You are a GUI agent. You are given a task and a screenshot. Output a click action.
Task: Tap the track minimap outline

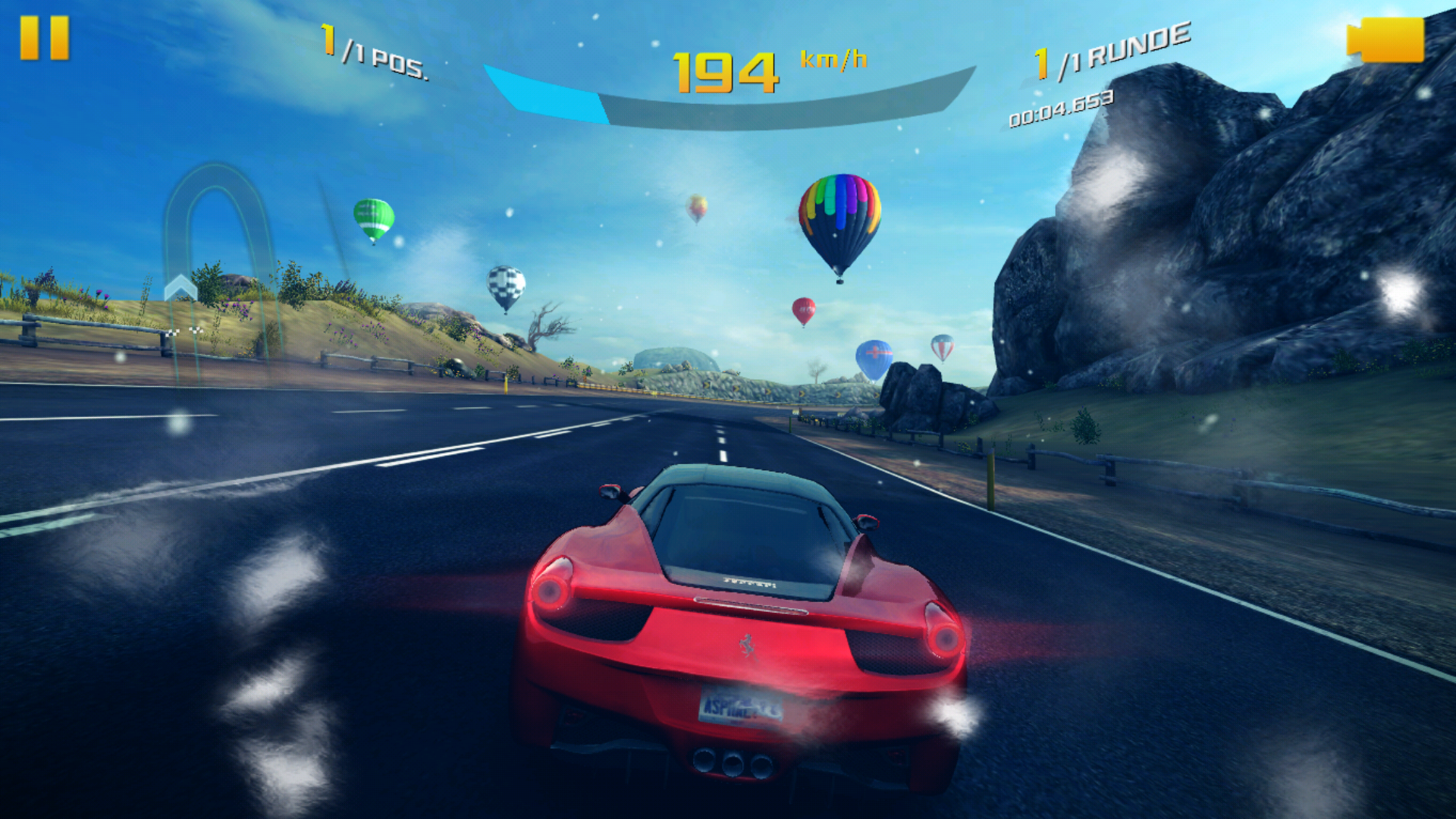pyautogui.click(x=218, y=250)
